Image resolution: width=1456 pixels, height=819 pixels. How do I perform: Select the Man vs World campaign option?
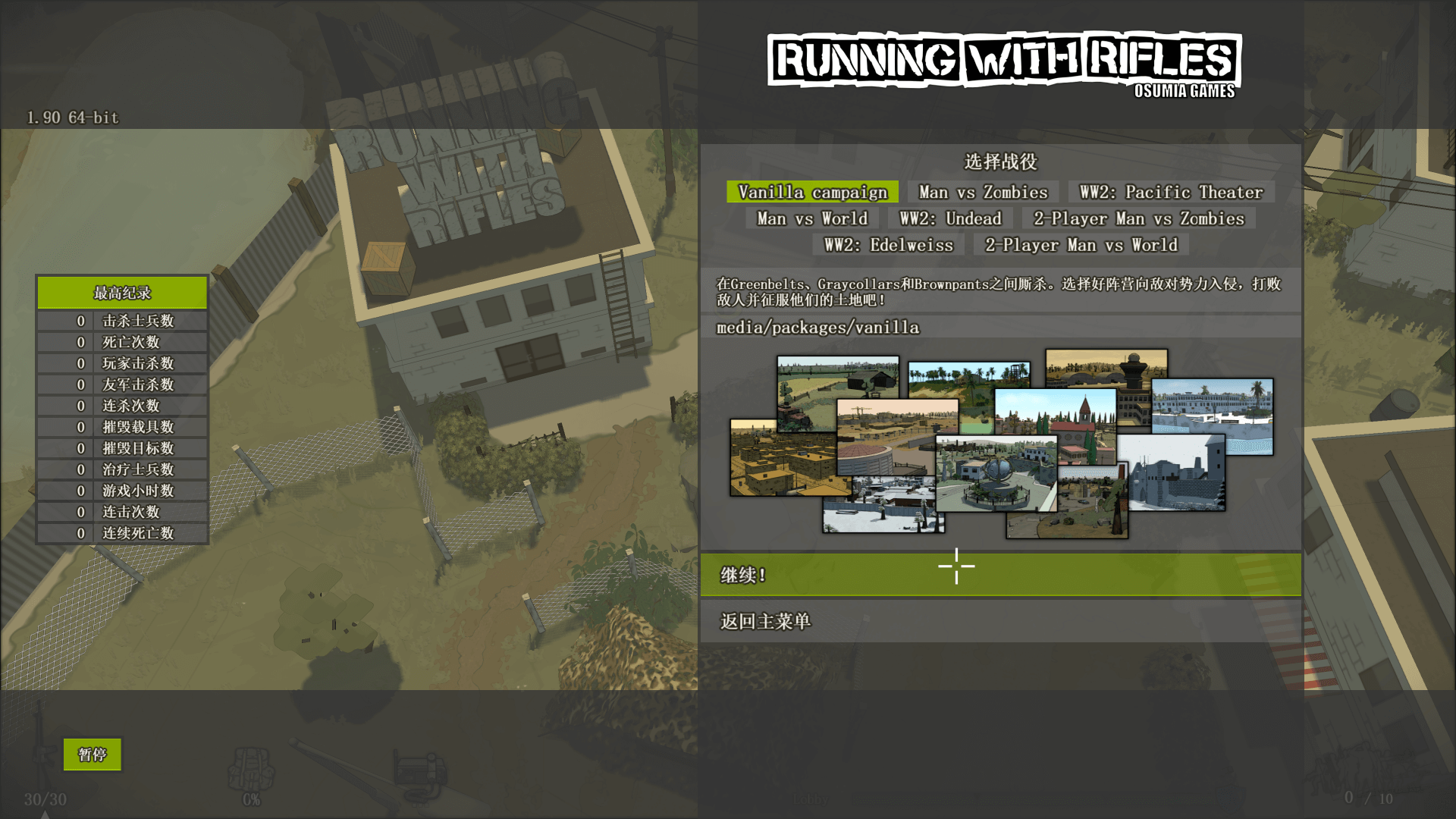812,218
